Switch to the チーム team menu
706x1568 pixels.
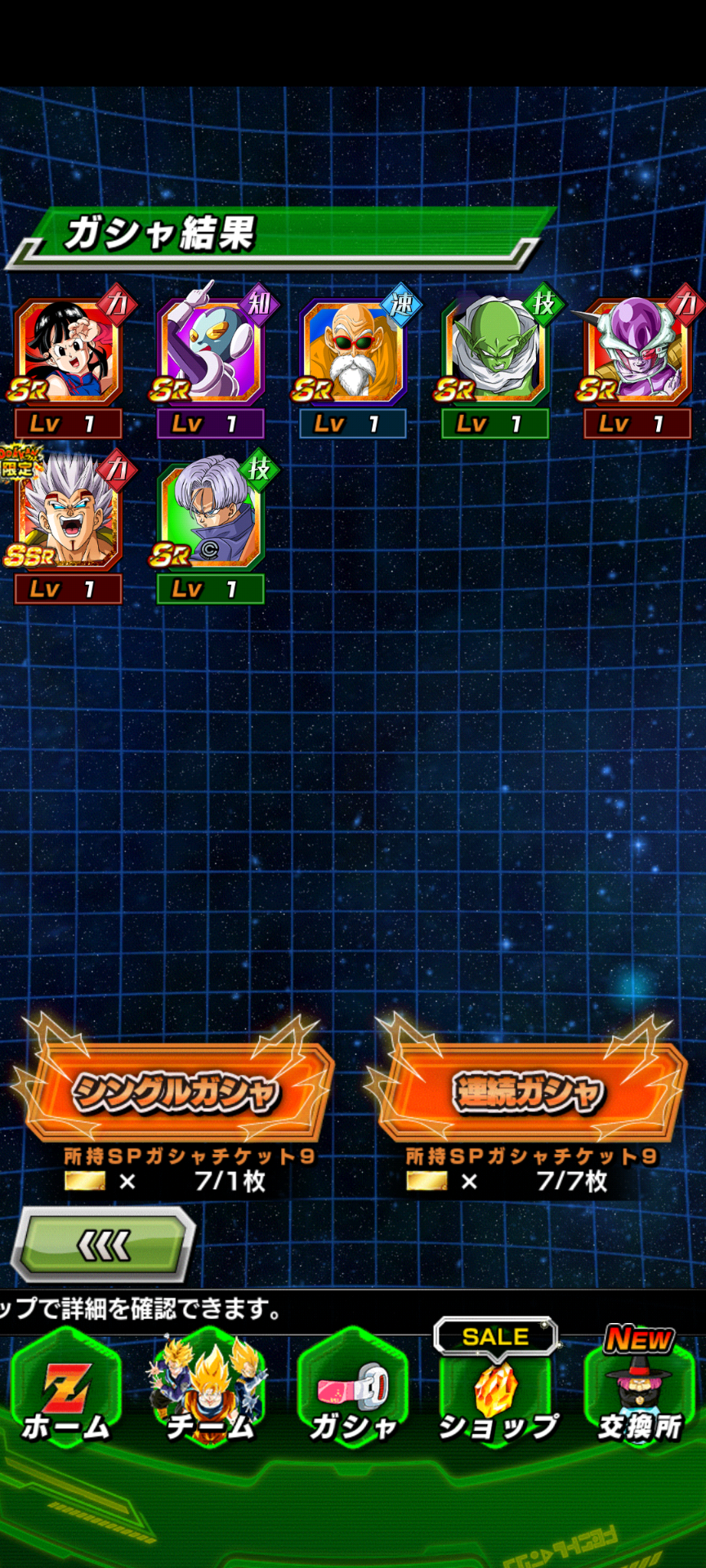point(209,1398)
